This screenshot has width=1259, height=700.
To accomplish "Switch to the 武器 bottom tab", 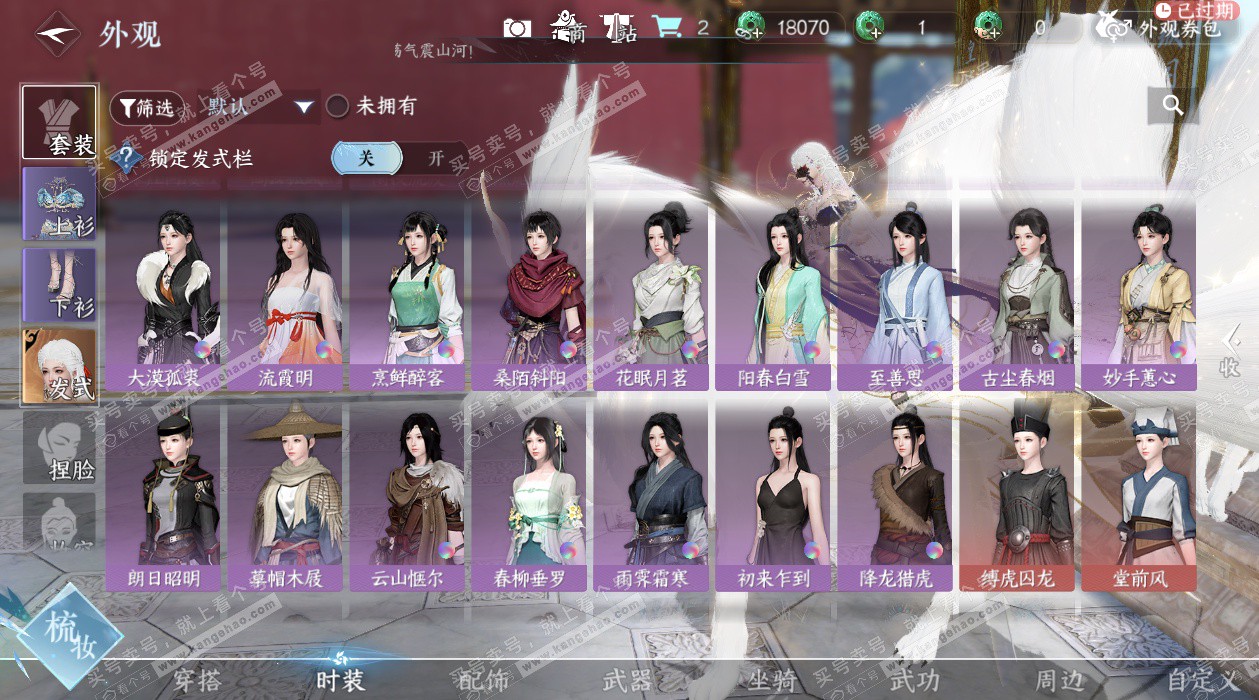I will pyautogui.click(x=628, y=681).
